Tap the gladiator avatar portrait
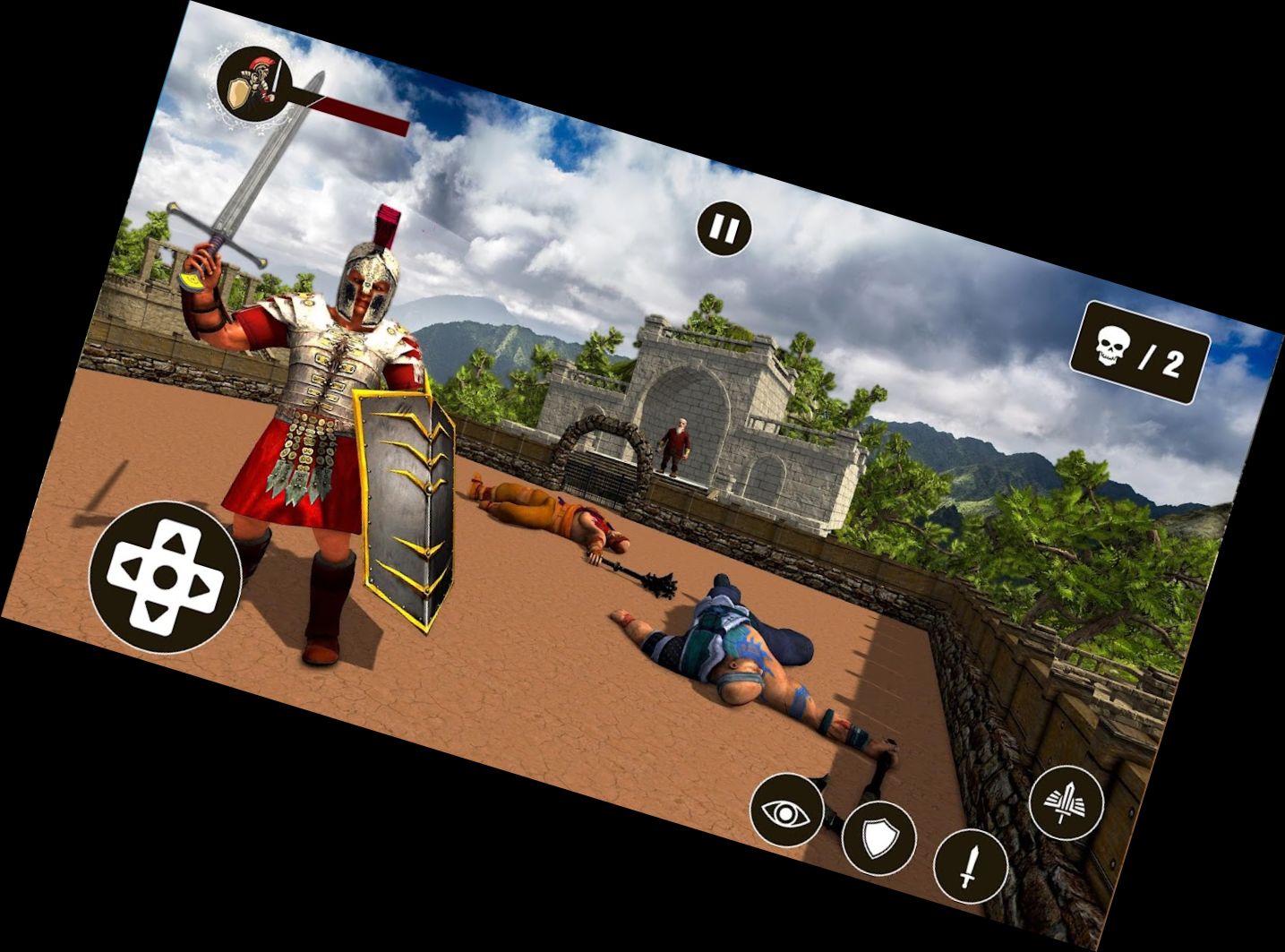The height and width of the screenshot is (952, 1285). [x=253, y=83]
